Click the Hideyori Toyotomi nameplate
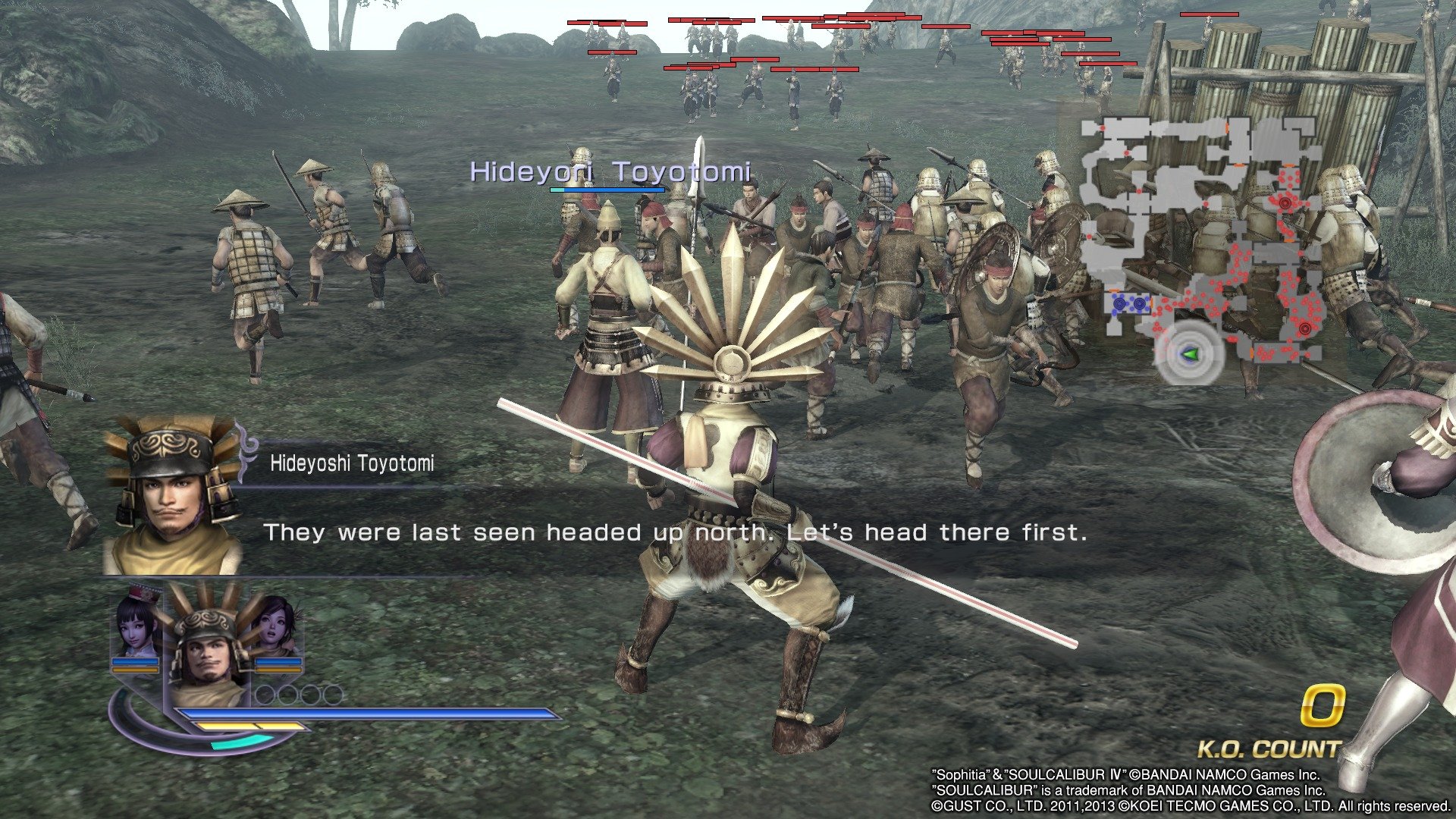This screenshot has width=1456, height=819. pos(610,172)
